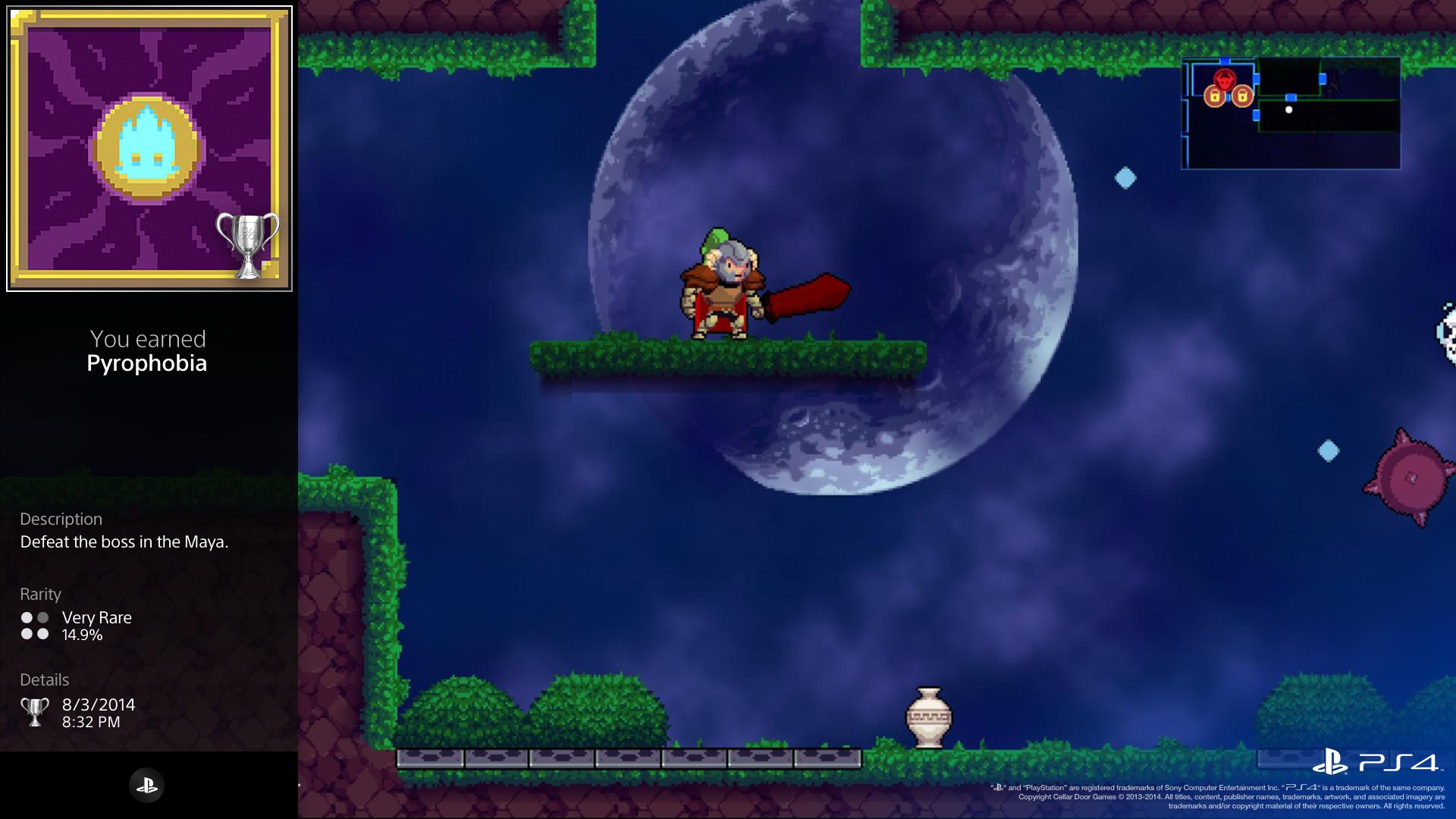Click the PlayStation logo button under the trophy panel
1456x819 pixels.
147,785
